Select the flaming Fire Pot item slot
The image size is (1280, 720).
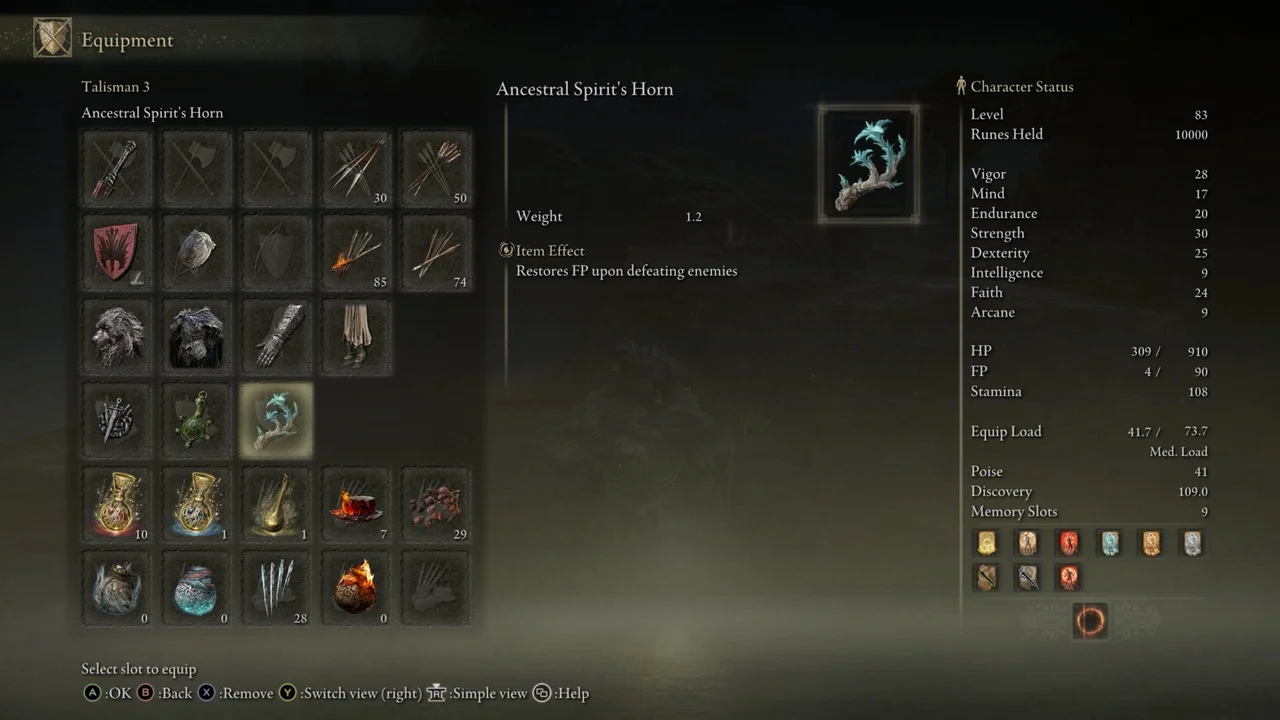[x=355, y=588]
